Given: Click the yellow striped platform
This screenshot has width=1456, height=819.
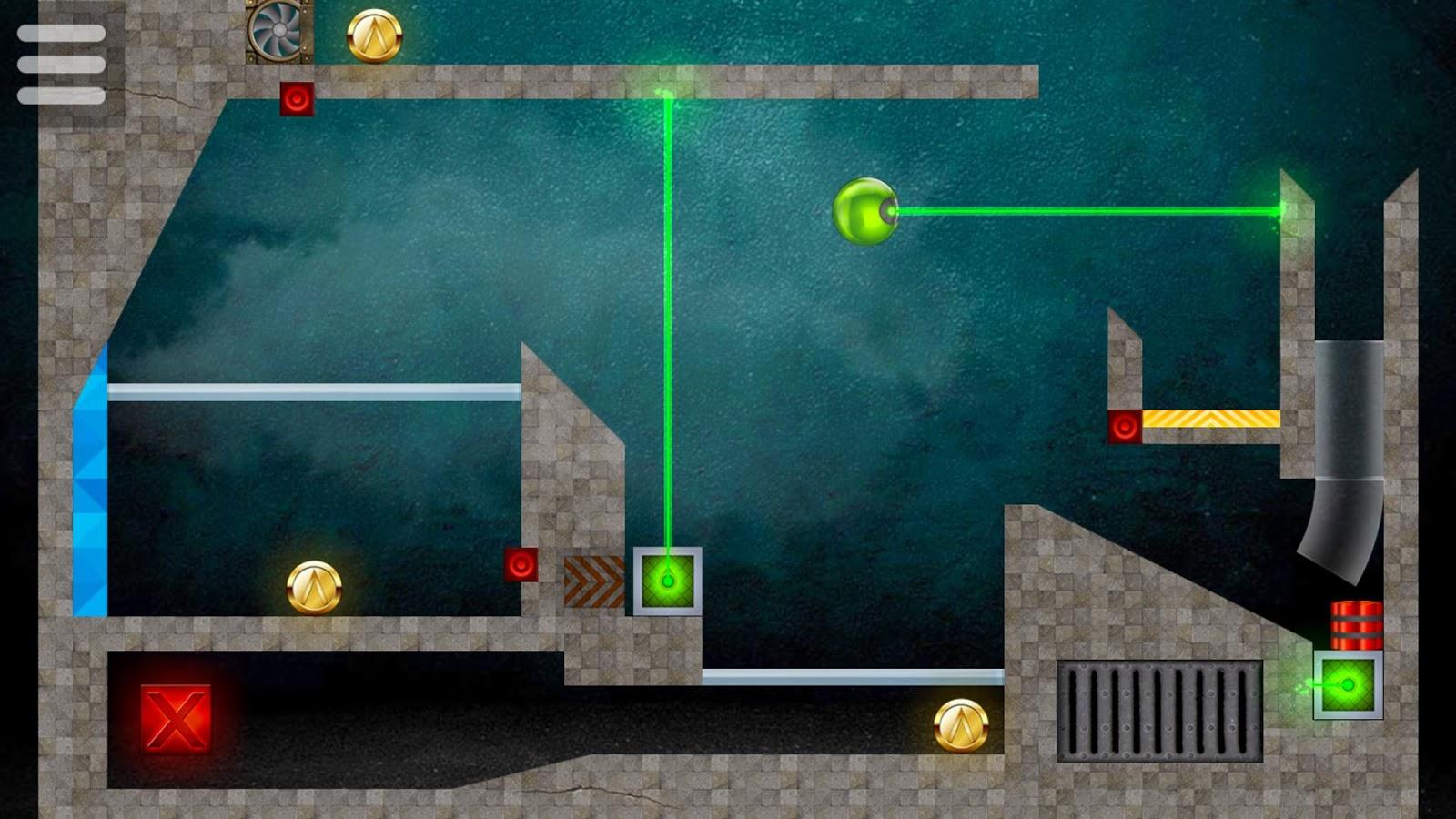Looking at the screenshot, I should pyautogui.click(x=1210, y=420).
